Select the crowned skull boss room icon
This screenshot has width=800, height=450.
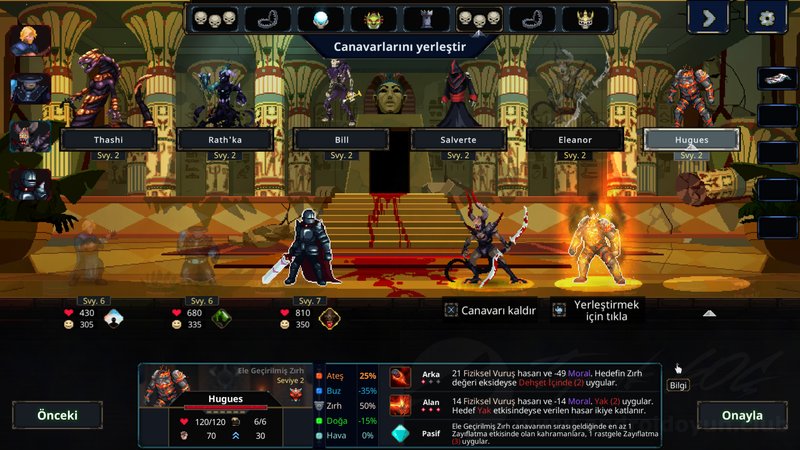click(585, 19)
